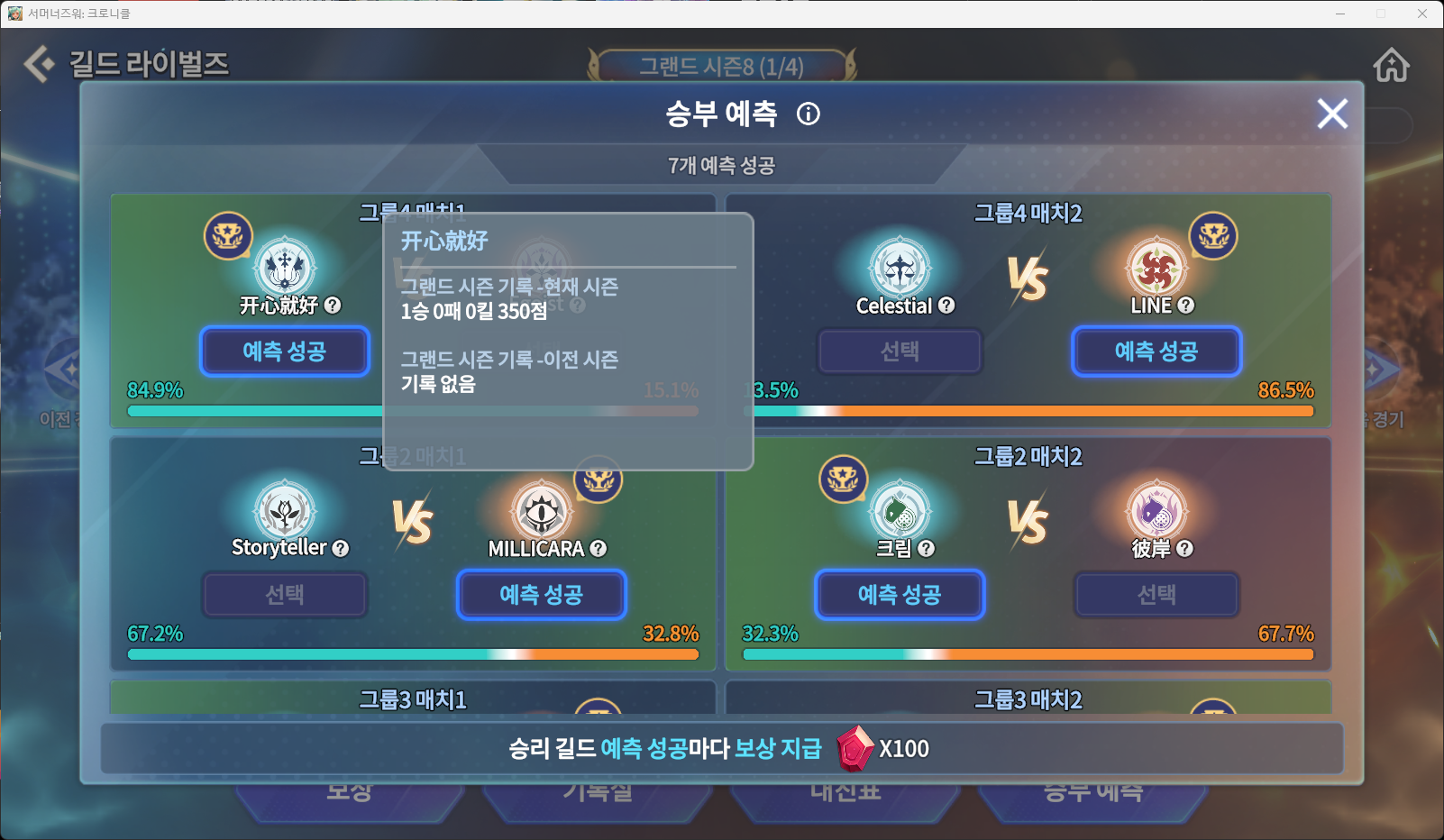Click 开心就好 guild info question mark

point(333,306)
